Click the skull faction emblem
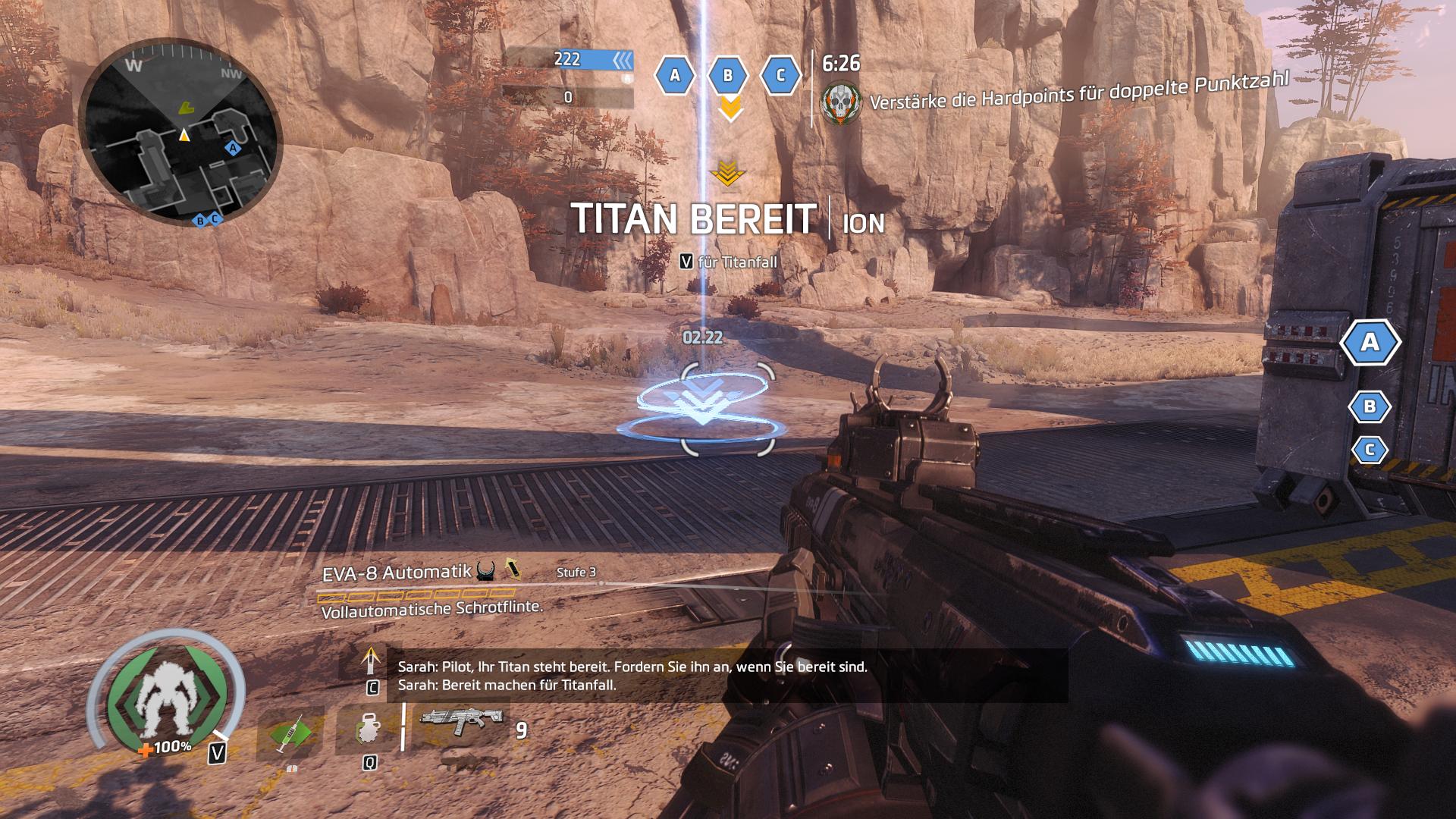The image size is (1456, 819). point(842,102)
